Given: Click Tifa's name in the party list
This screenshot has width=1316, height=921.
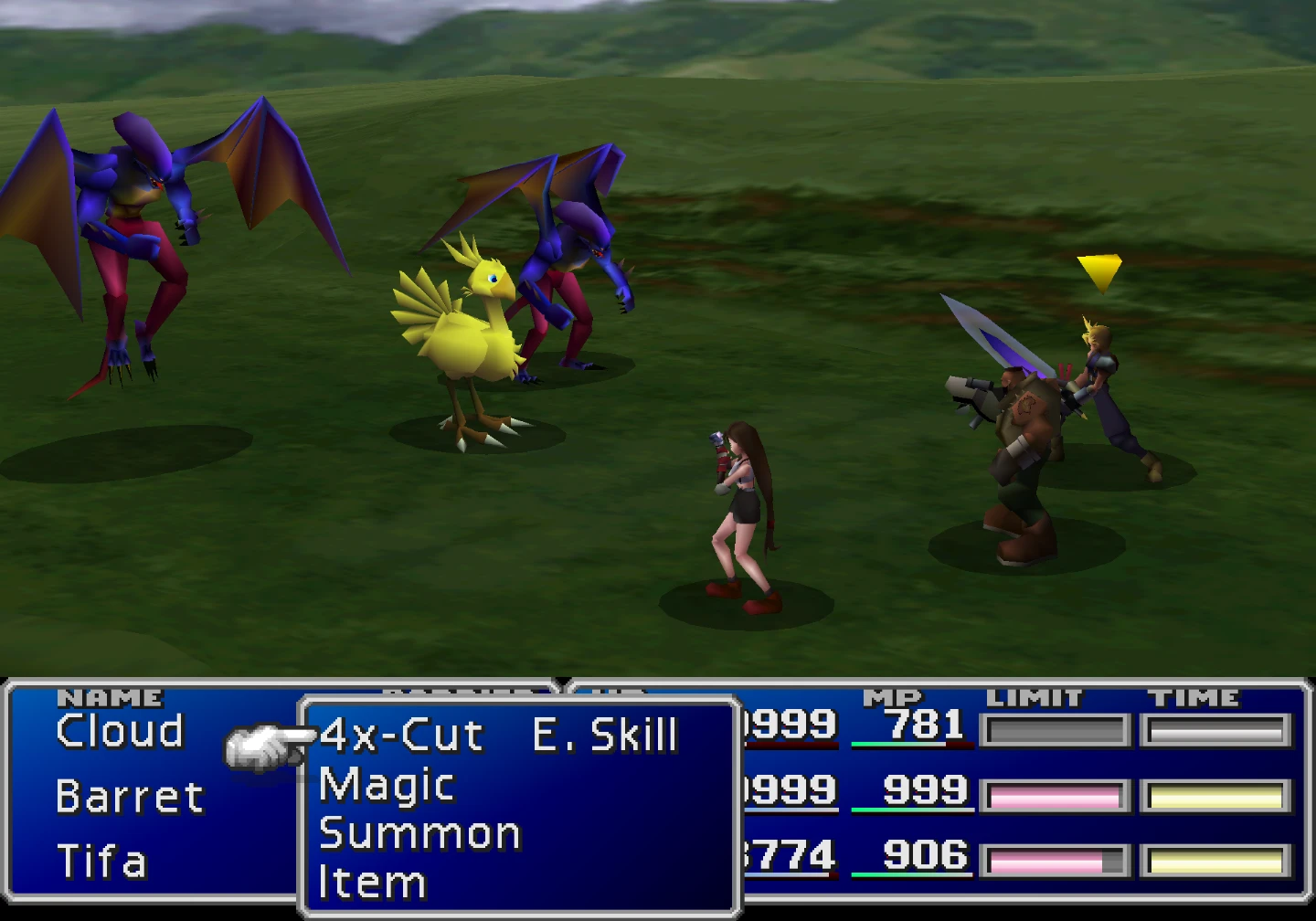Looking at the screenshot, I should [x=101, y=862].
